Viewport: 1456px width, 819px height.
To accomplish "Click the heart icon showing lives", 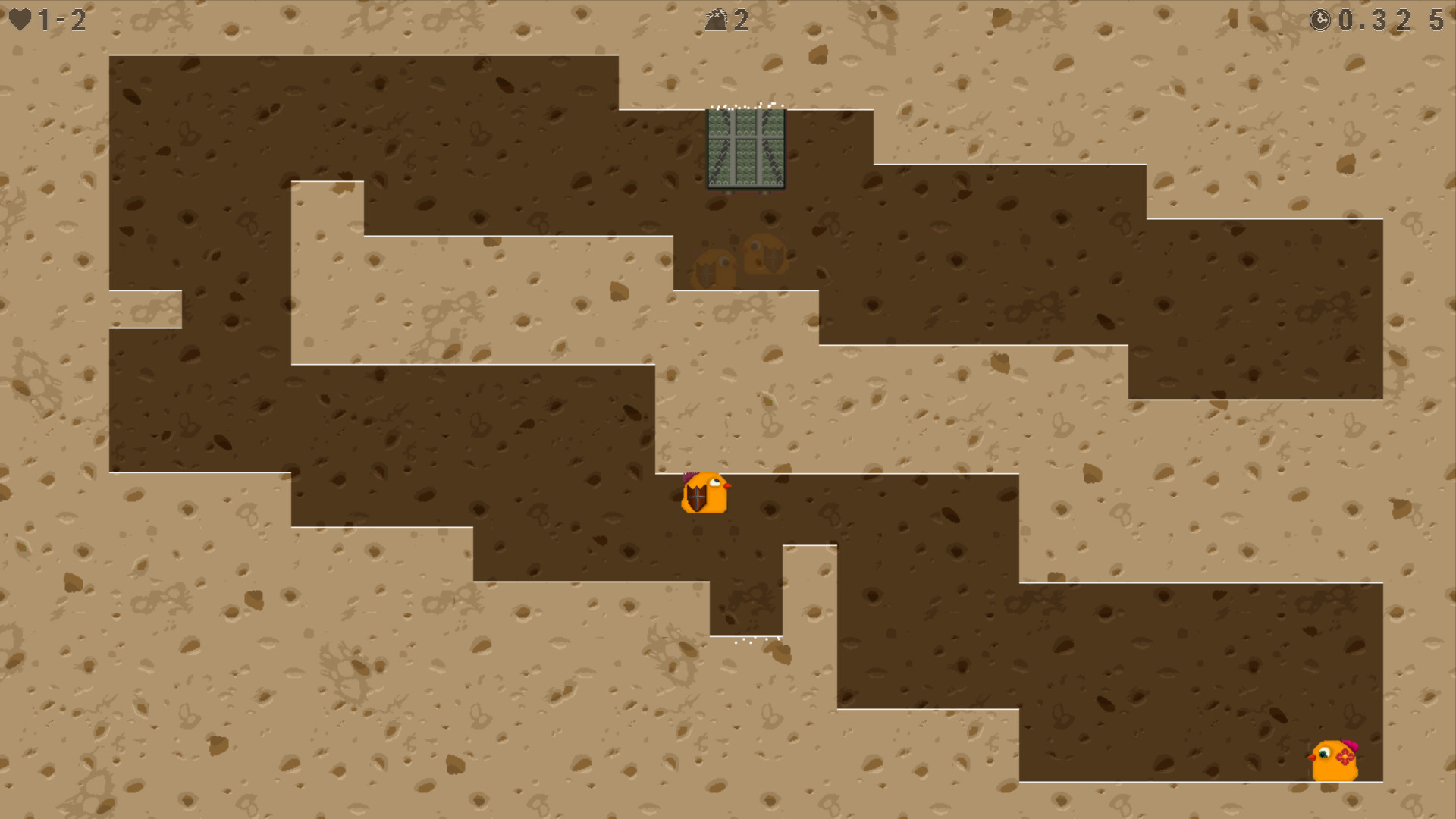I will (21, 20).
